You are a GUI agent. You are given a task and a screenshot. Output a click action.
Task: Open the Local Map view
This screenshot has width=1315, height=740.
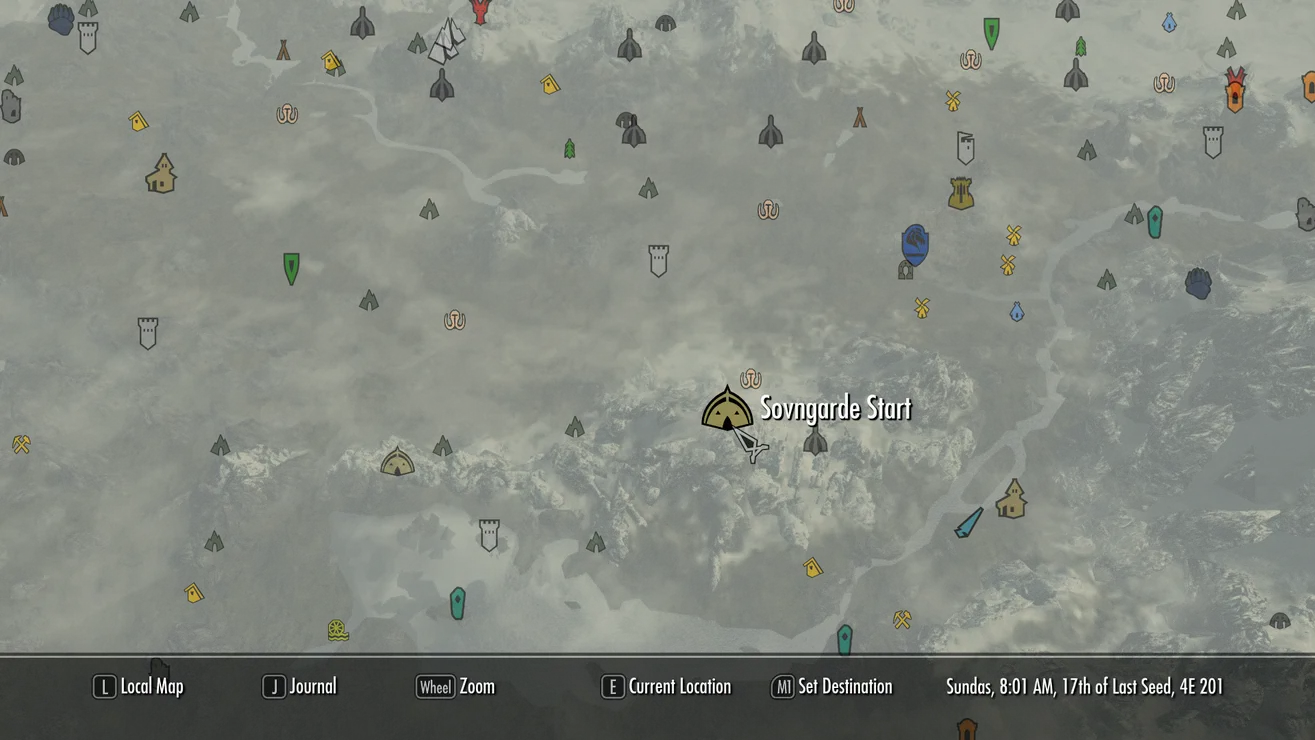[x=139, y=687]
